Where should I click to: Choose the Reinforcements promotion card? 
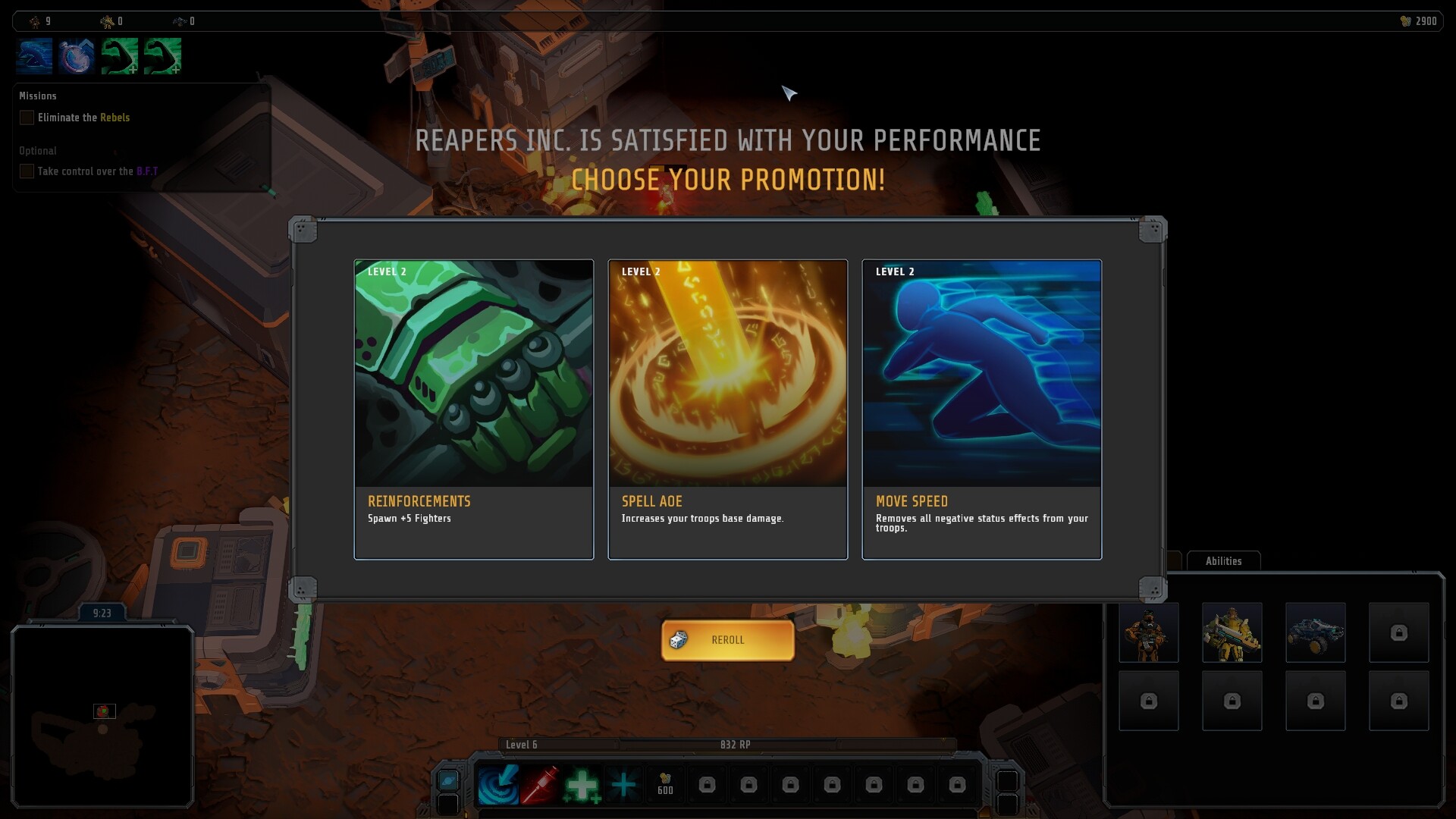[473, 409]
